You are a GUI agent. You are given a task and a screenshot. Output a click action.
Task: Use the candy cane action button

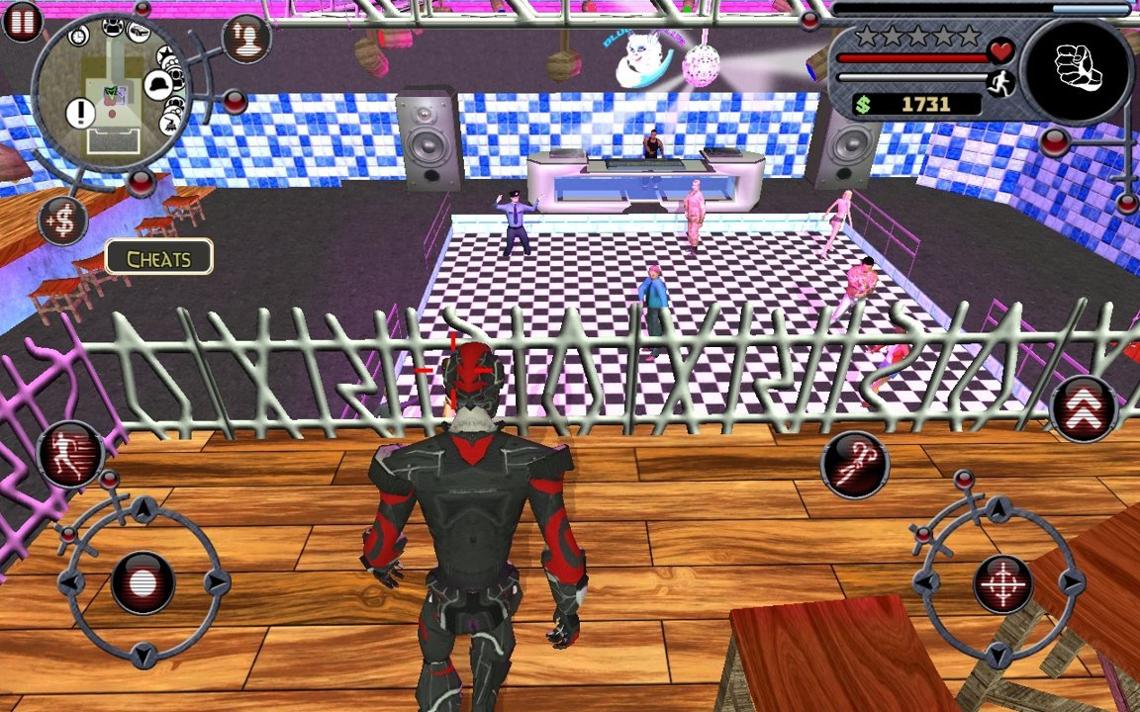click(x=855, y=465)
